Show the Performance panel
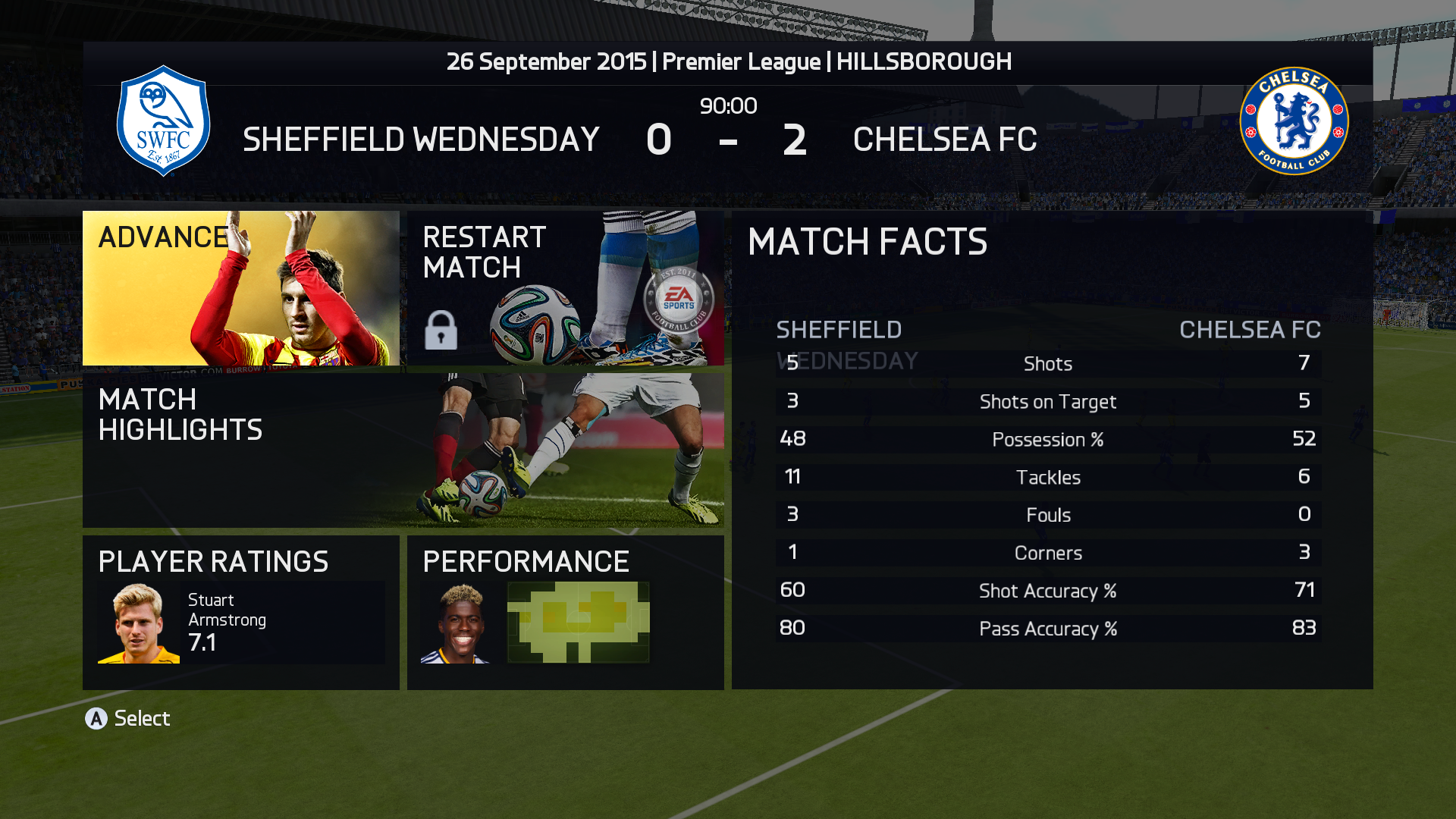 (x=565, y=612)
